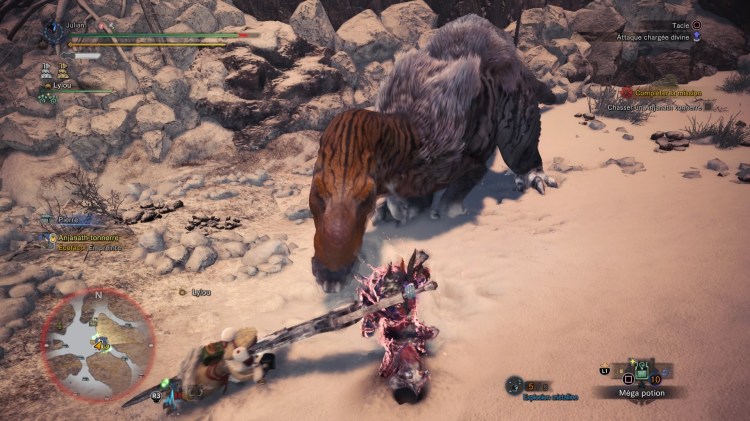Select the Anjanath tonnerre tracking entry
Image resolution: width=750 pixels, height=421 pixels.
[88, 238]
